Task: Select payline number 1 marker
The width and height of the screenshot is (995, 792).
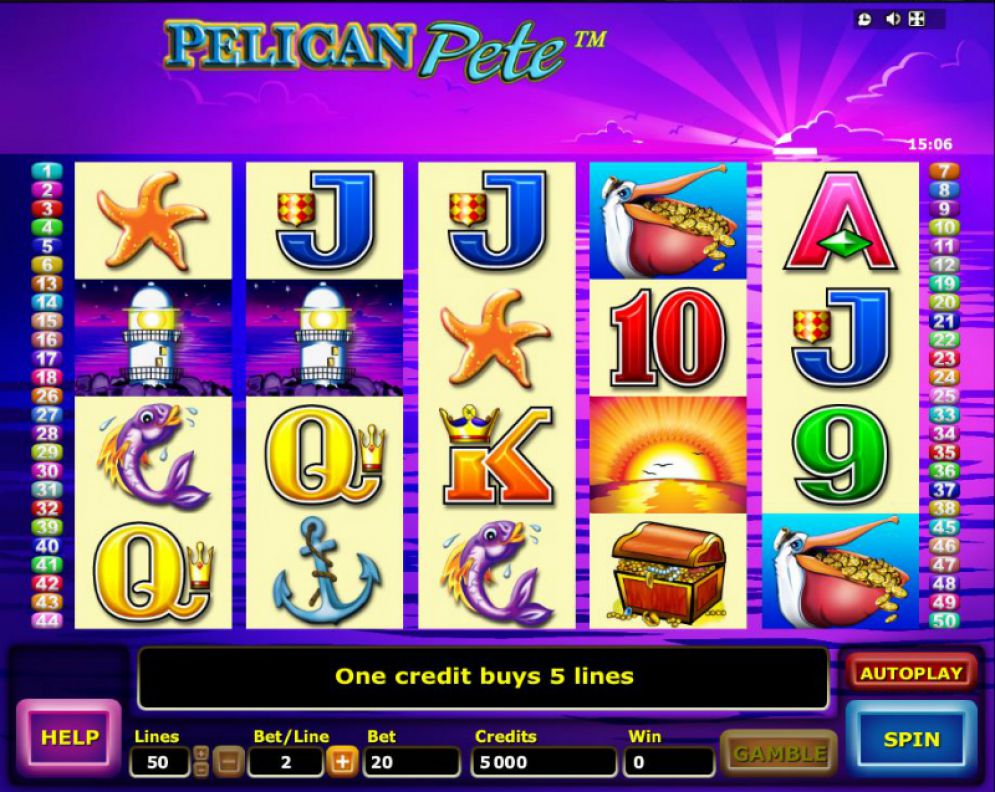Action: pos(47,171)
